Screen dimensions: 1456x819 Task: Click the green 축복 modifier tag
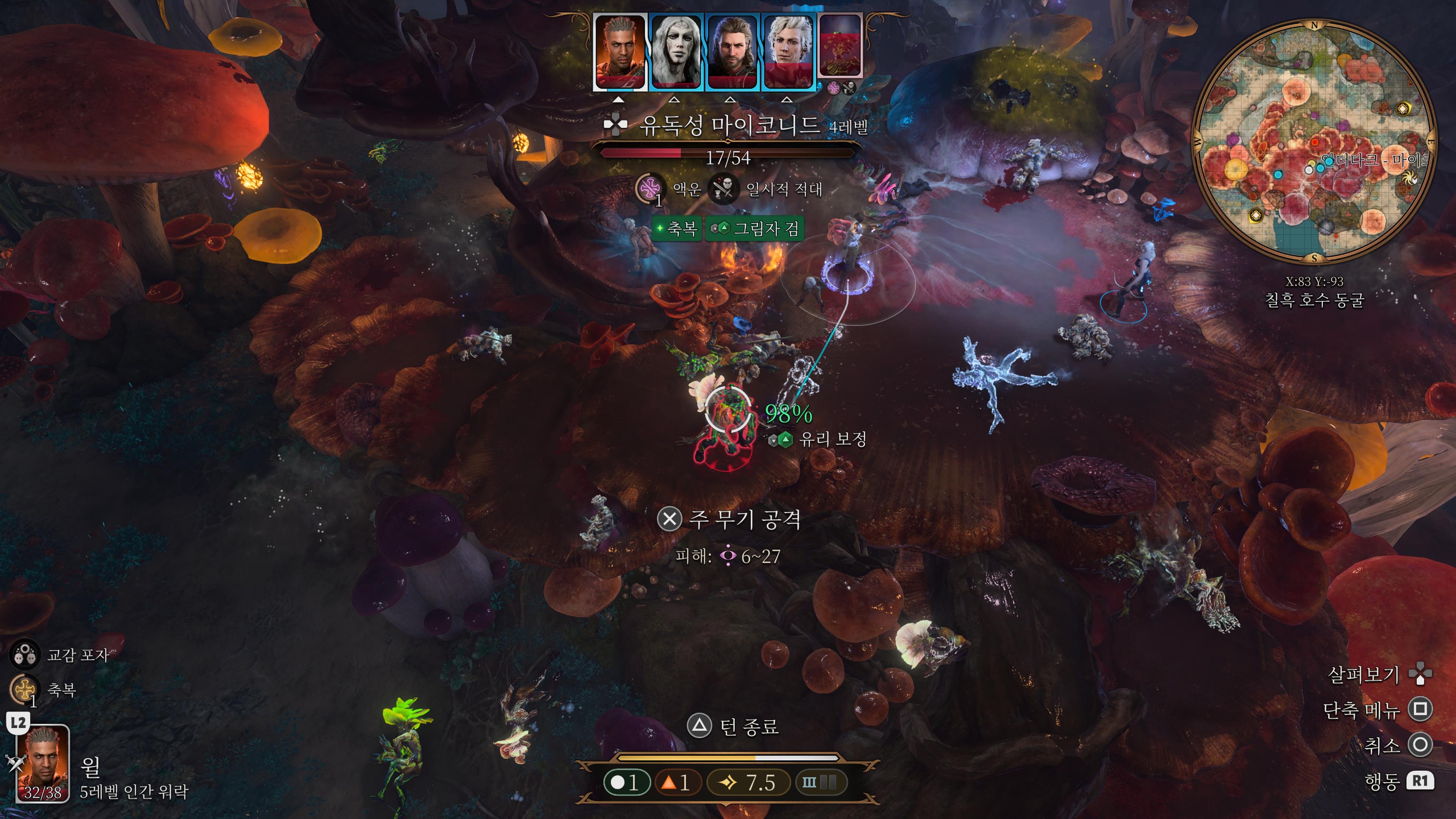(676, 228)
